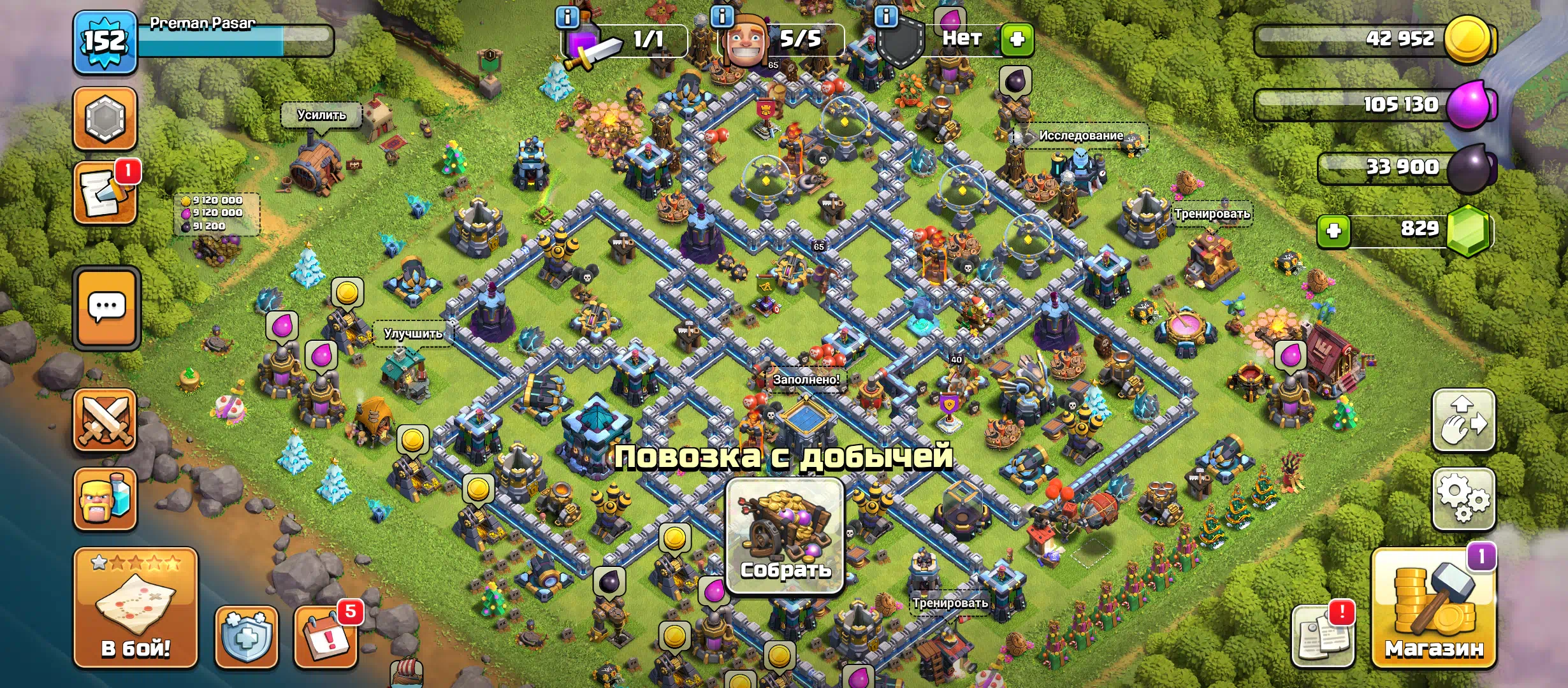Viewport: 1568px width, 688px height.
Task: Open the player profile level 152 badge
Action: coord(105,42)
